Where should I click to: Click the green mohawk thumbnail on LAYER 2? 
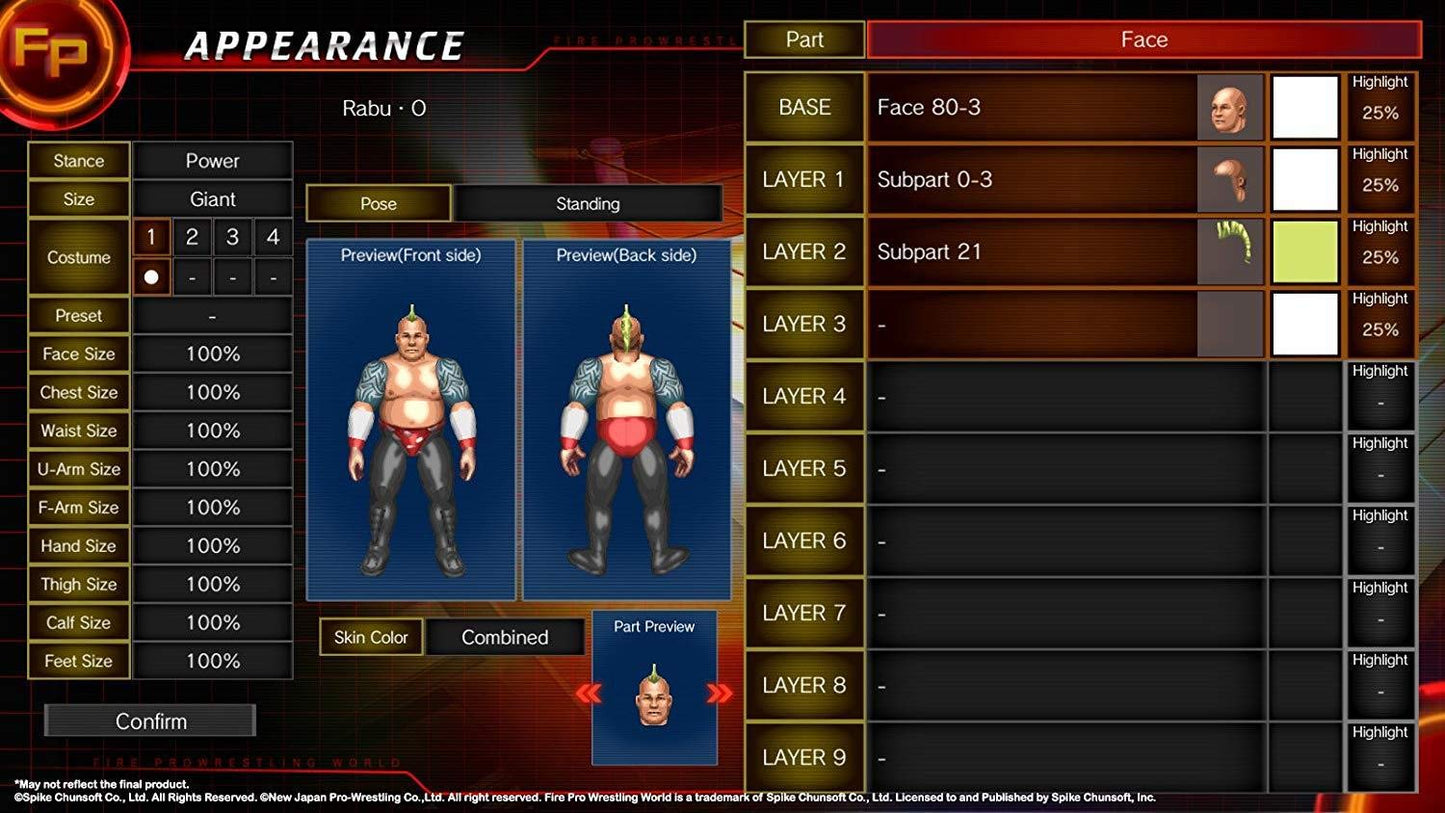(x=1232, y=251)
